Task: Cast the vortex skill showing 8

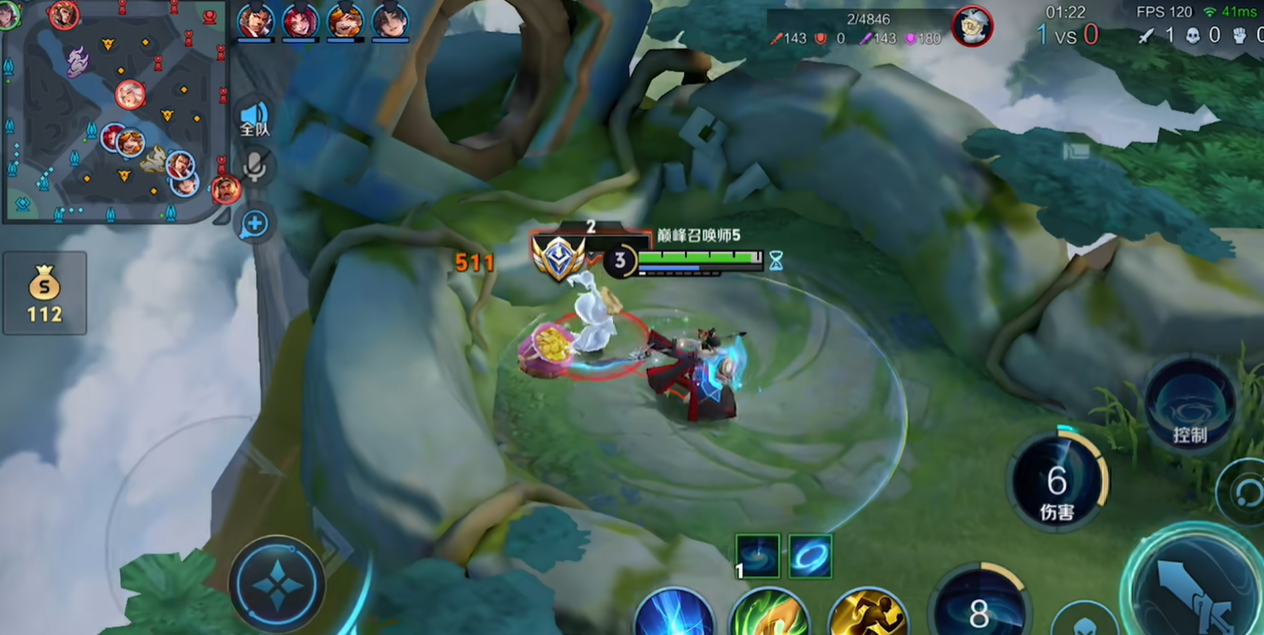Action: [x=978, y=608]
